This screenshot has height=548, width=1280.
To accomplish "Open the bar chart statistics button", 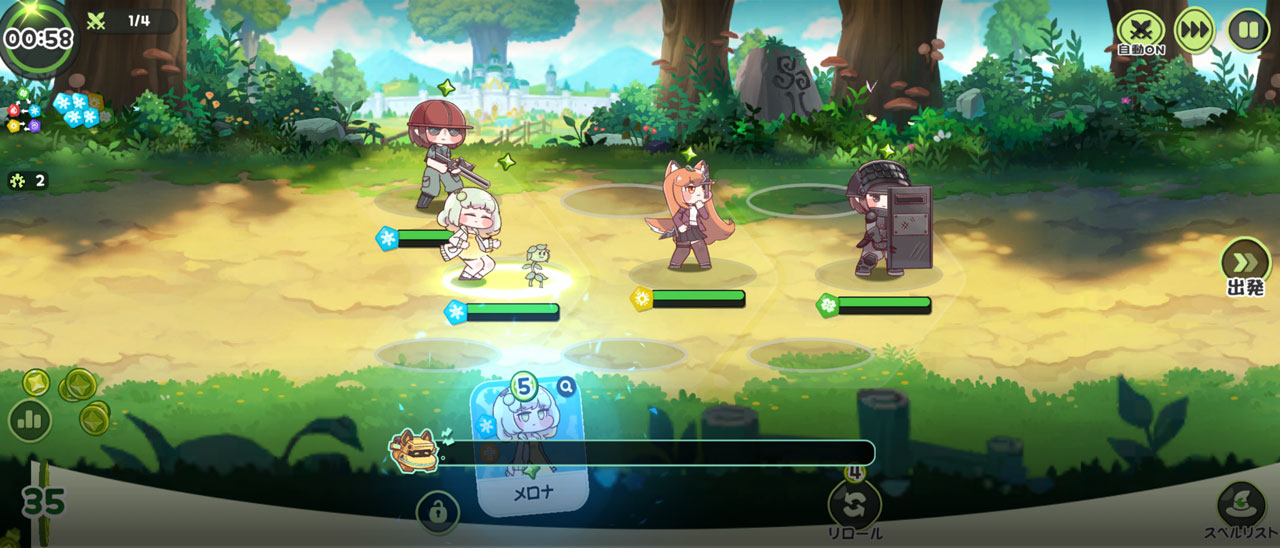I will click(30, 420).
